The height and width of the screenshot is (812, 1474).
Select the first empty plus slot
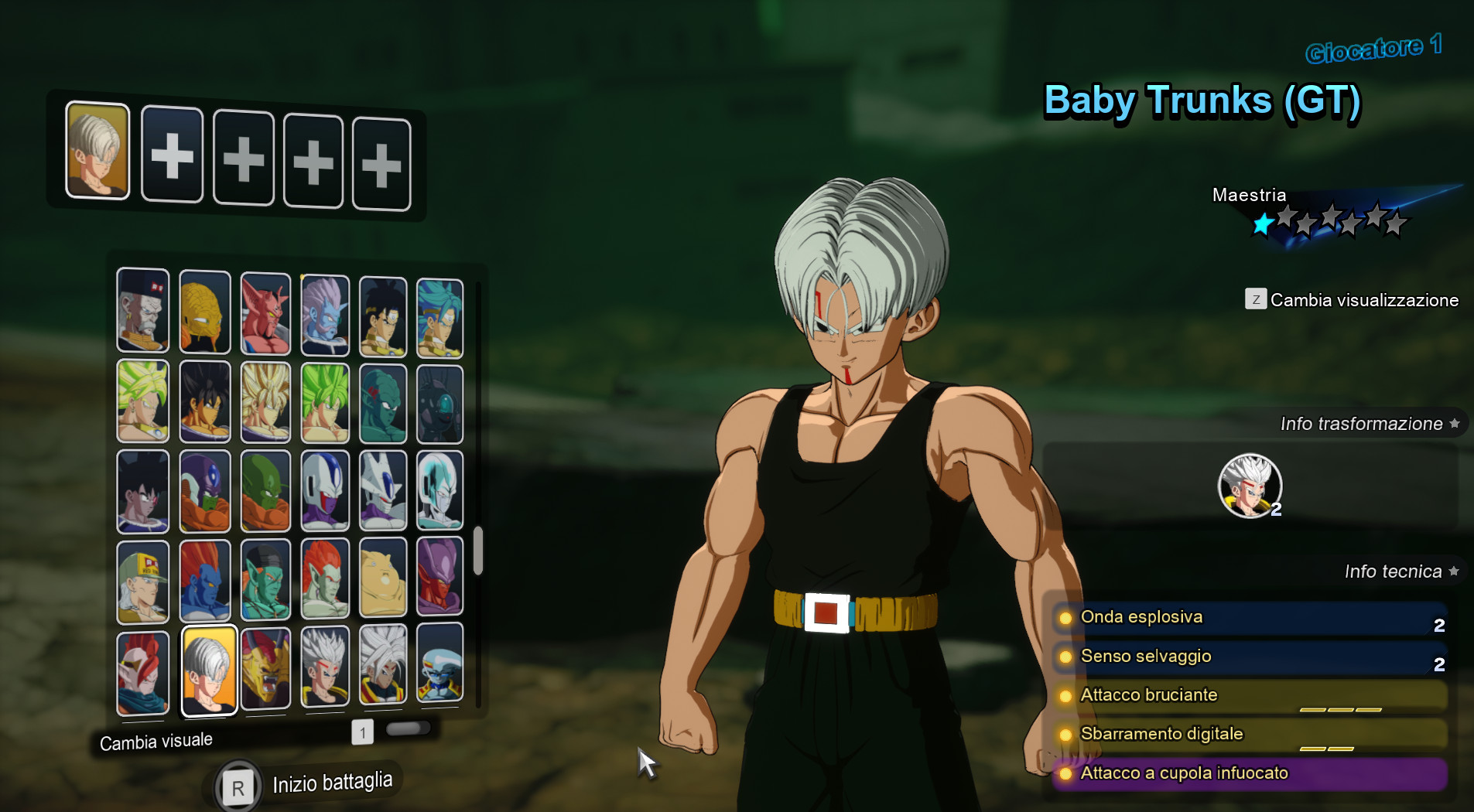(x=172, y=156)
